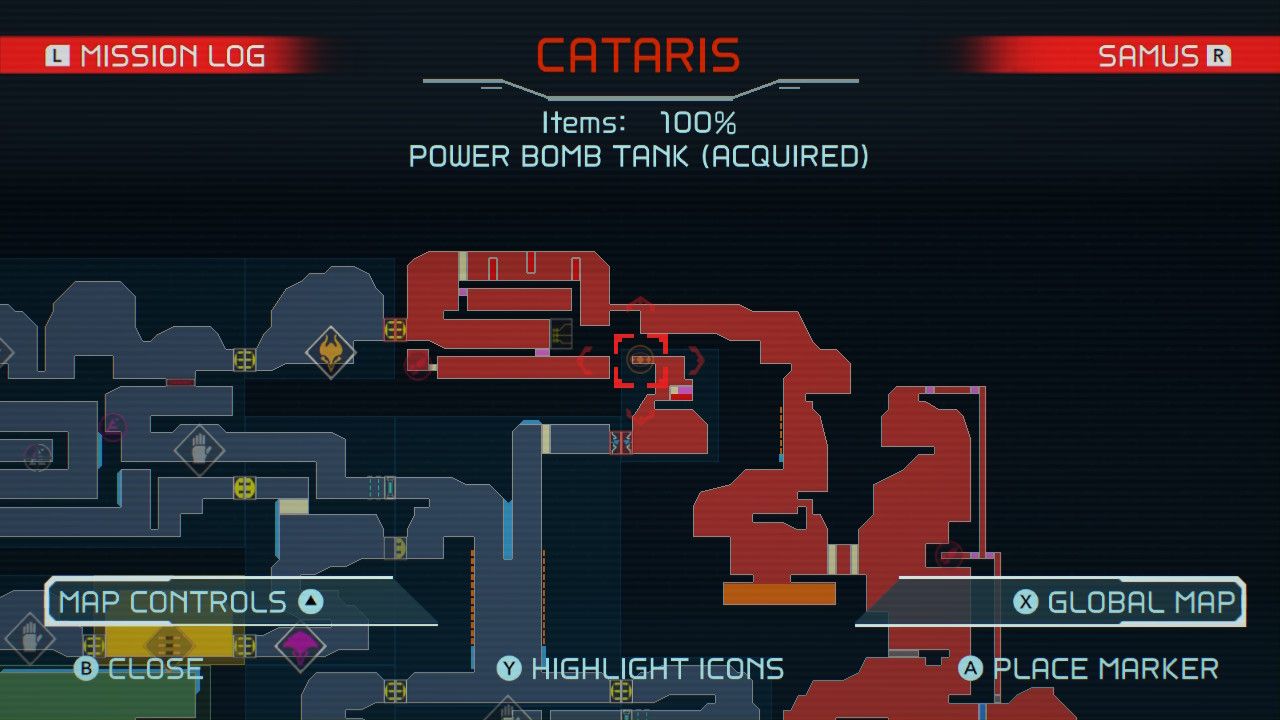Click the chozo statue icon in the red zone
The image size is (1280, 720).
pos(560,333)
